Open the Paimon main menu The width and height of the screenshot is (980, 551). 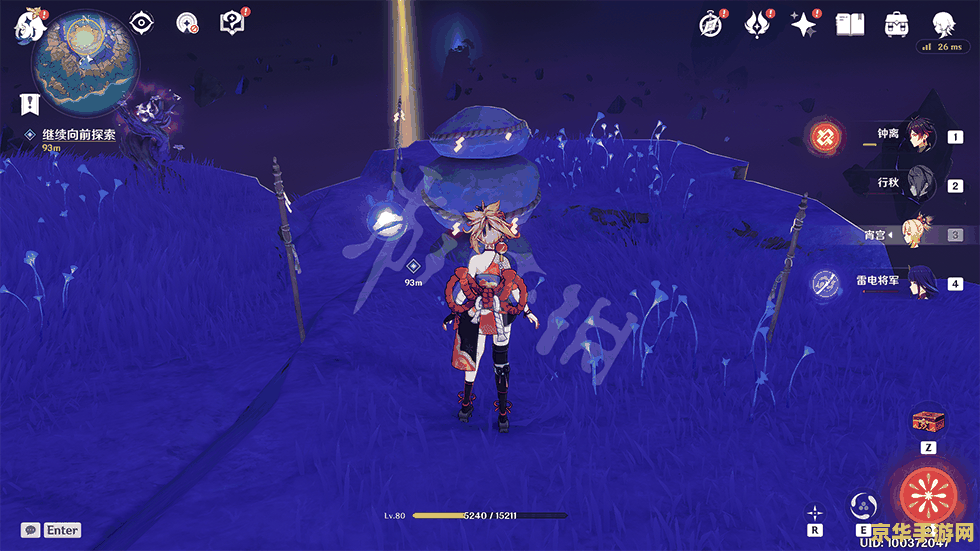tap(26, 22)
